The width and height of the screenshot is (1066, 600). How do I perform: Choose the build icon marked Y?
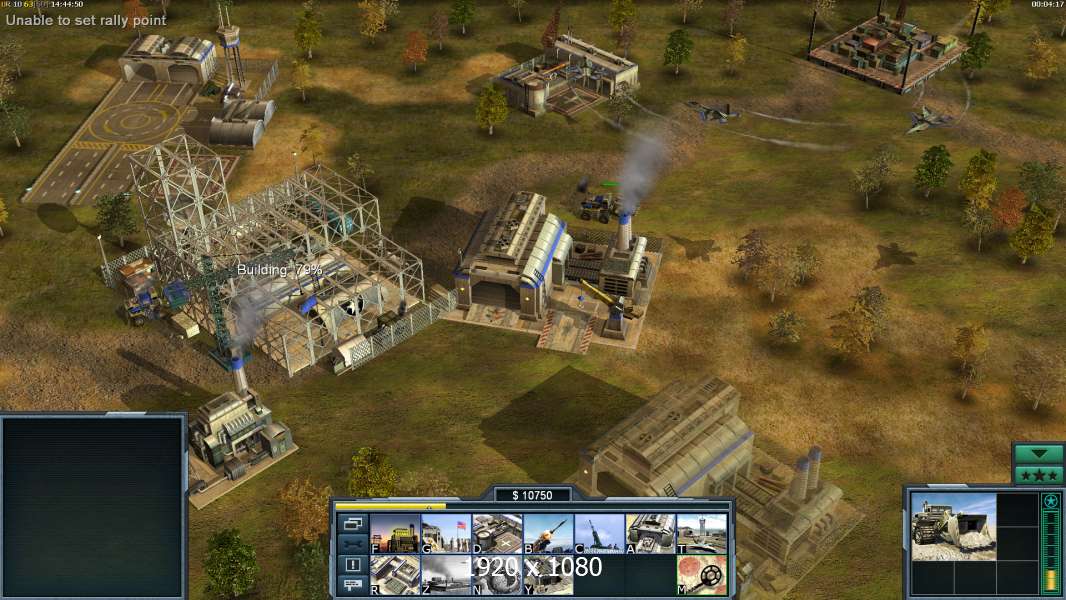point(548,574)
